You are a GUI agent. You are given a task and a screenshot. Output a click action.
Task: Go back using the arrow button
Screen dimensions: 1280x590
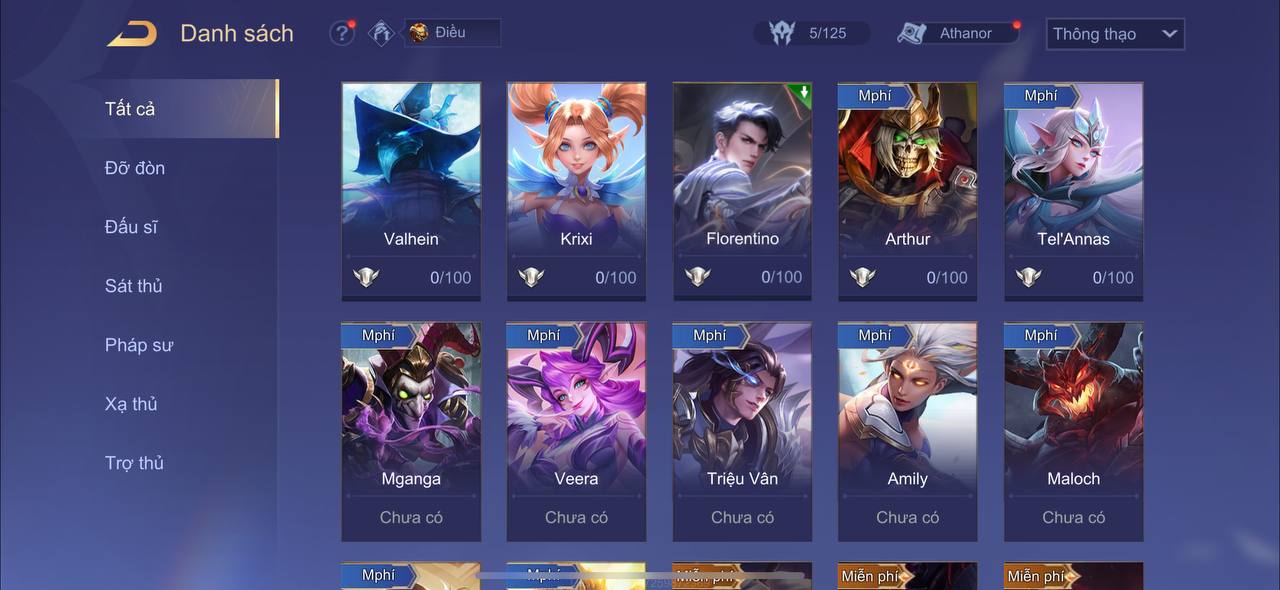click(x=132, y=34)
